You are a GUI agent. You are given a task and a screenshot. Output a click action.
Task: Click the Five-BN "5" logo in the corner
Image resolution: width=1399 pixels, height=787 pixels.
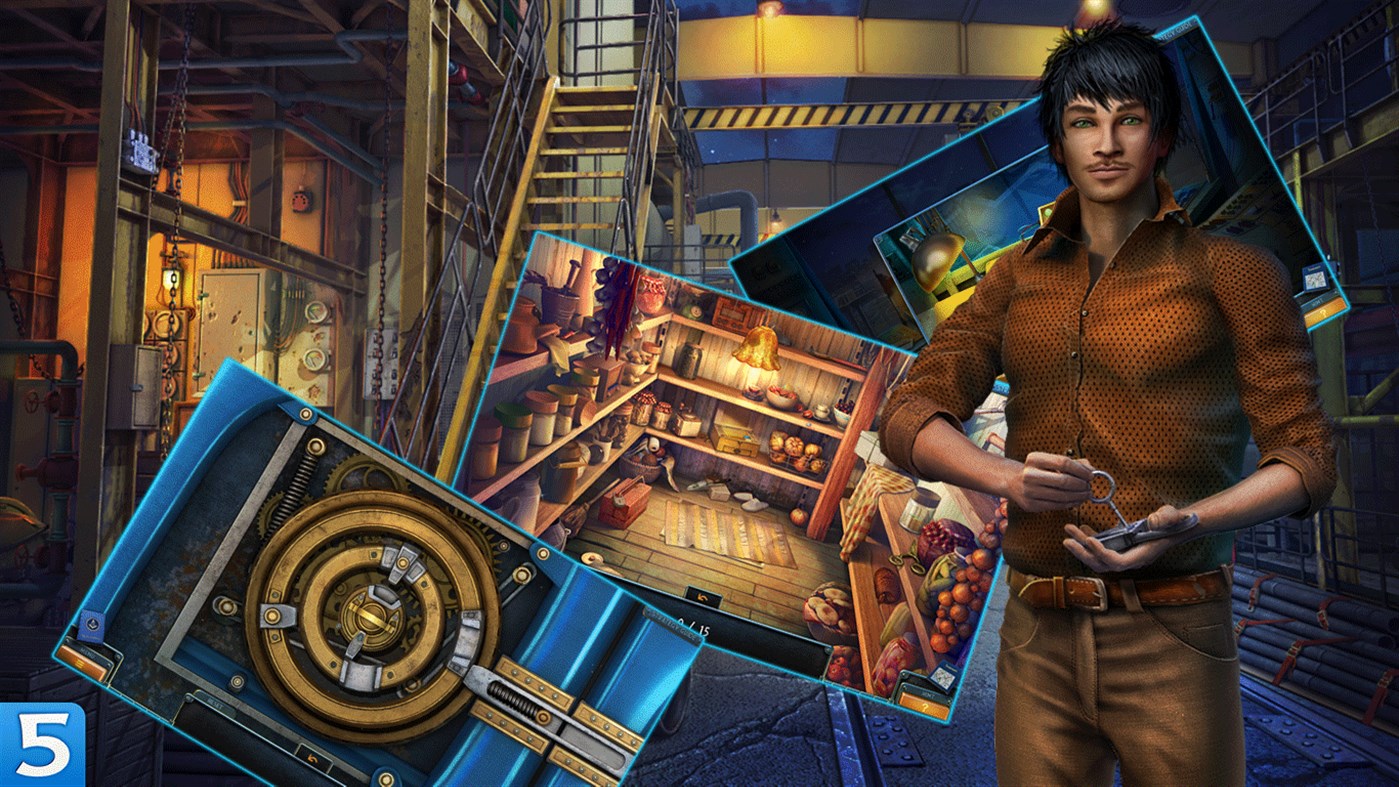coord(40,745)
